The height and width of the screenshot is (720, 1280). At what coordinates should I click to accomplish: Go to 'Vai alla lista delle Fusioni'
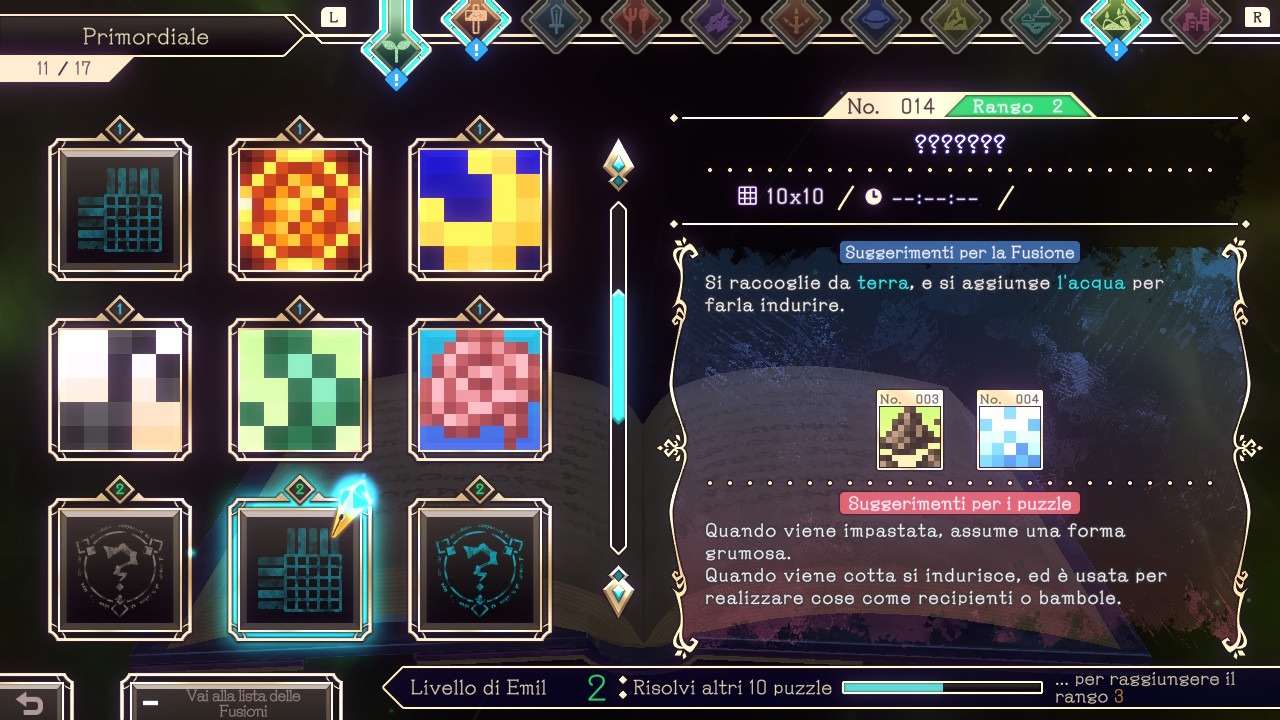click(231, 702)
